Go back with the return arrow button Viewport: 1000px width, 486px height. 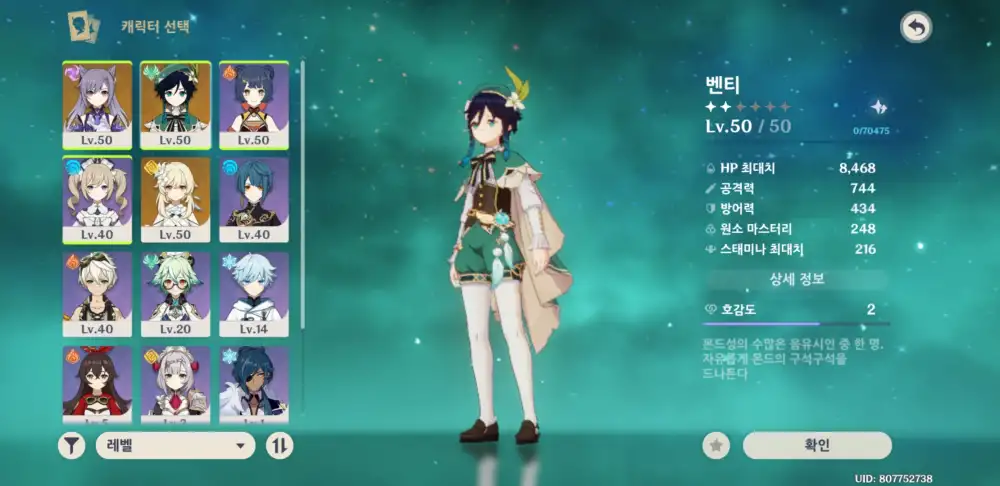click(x=915, y=28)
